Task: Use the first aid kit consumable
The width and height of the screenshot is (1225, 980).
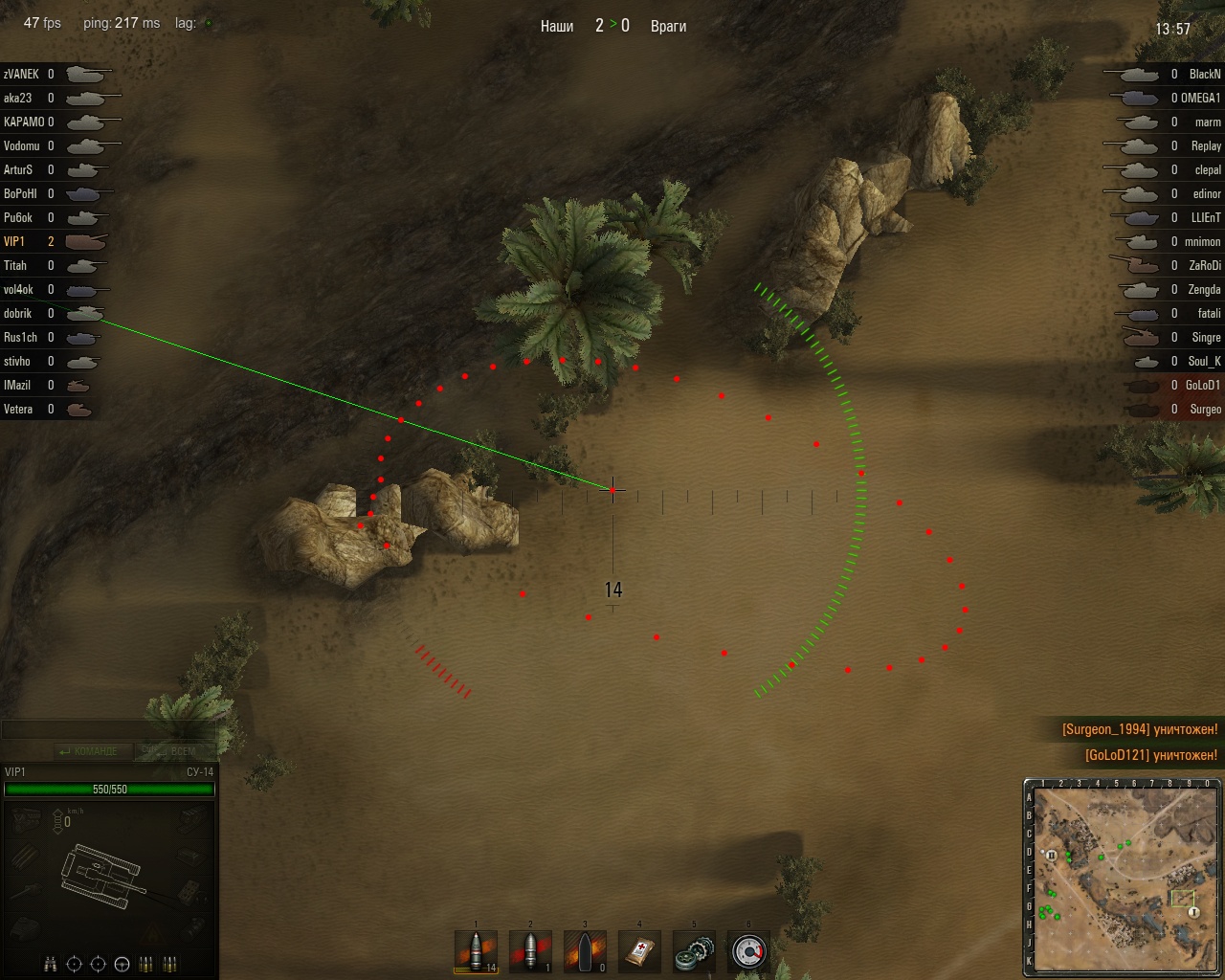Action: tap(639, 951)
